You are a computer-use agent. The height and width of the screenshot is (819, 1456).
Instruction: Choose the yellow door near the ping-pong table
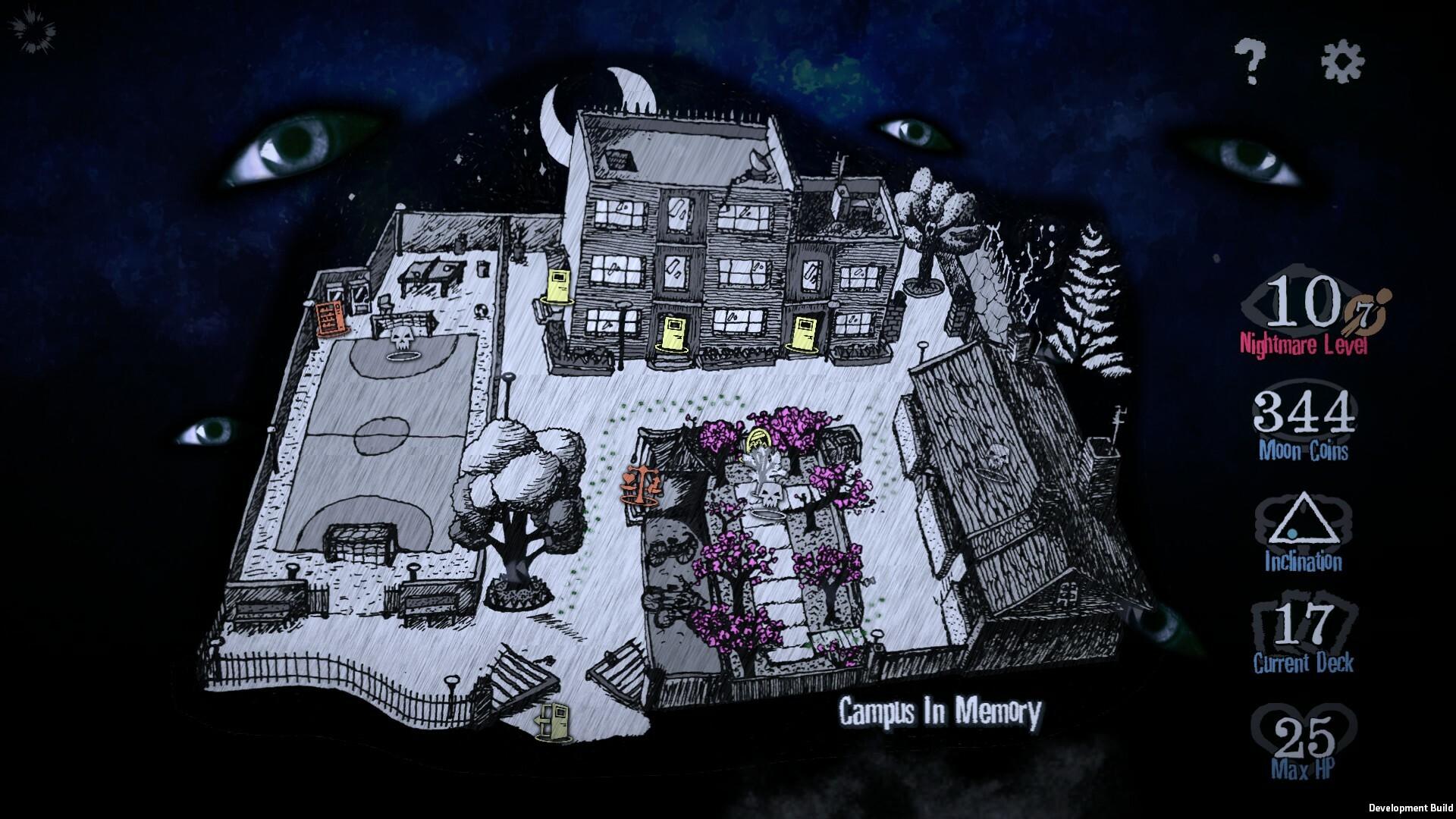pyautogui.click(x=559, y=287)
